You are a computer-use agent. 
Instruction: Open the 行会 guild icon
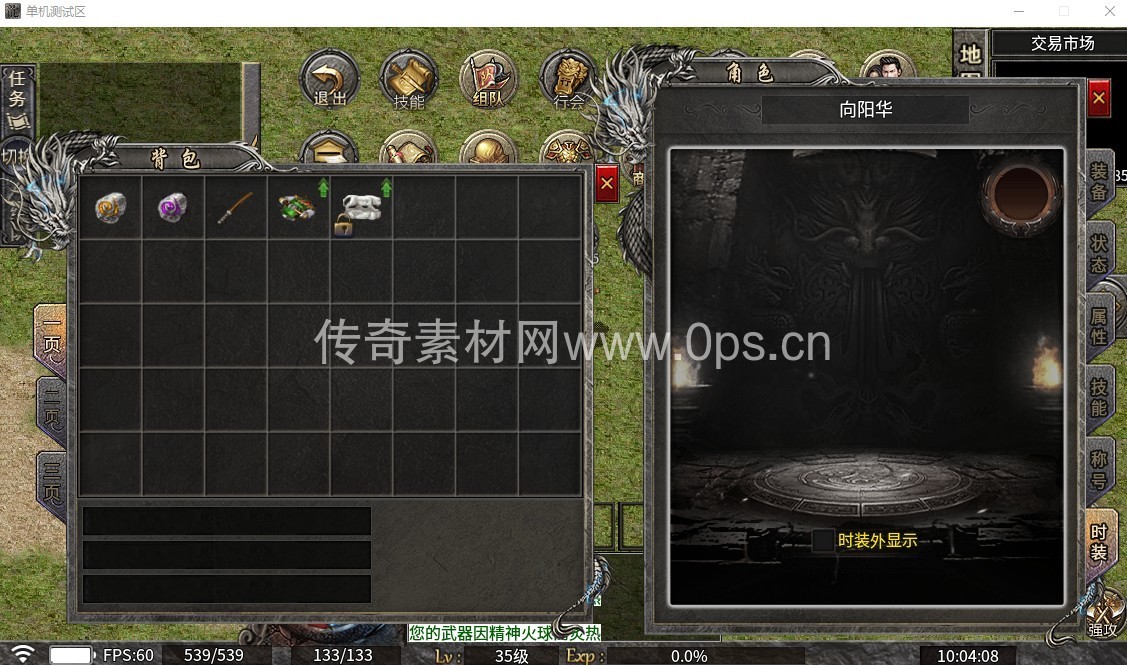pyautogui.click(x=568, y=80)
